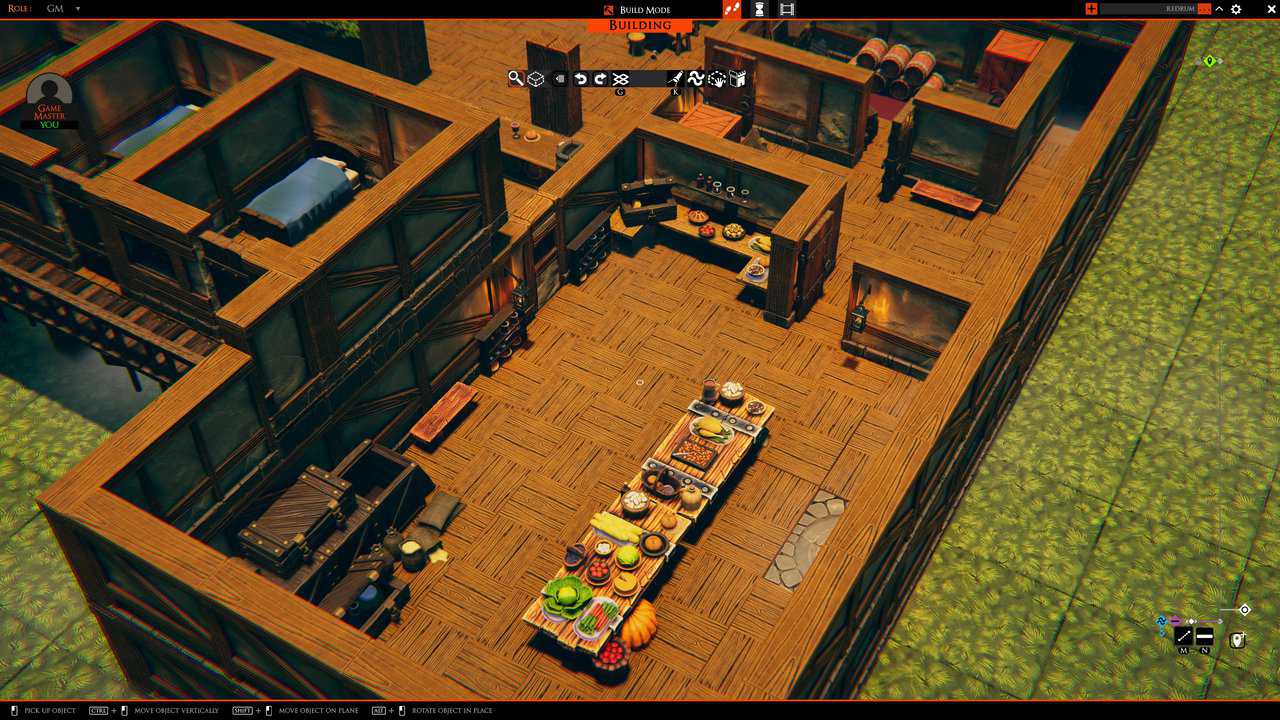This screenshot has height=720, width=1280.
Task: Open Settings via the gear icon
Action: (x=1236, y=8)
